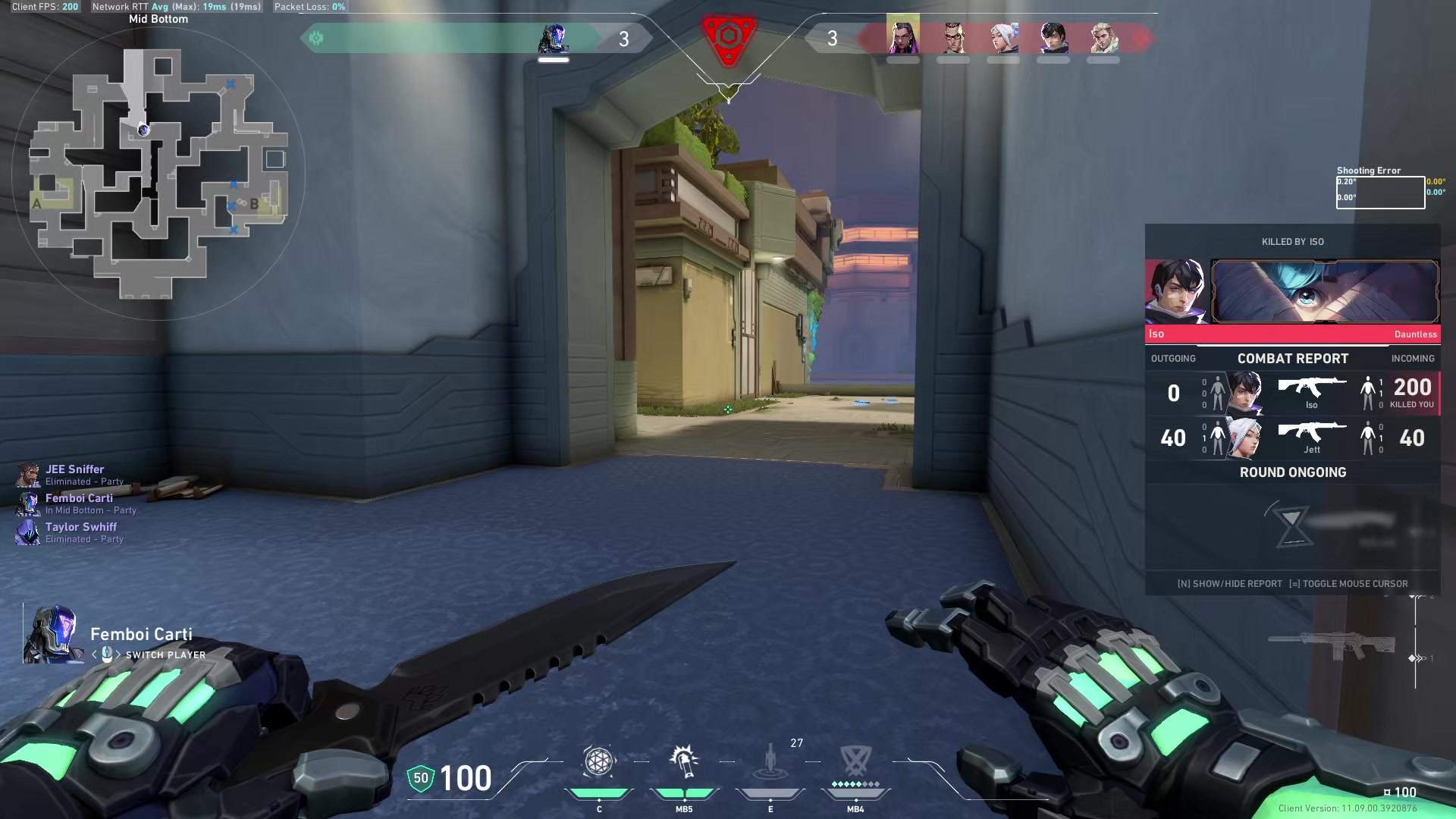Viewport: 1456px width, 819px height.
Task: Select the faded rifle icon in the weapon list
Action: click(x=1332, y=646)
